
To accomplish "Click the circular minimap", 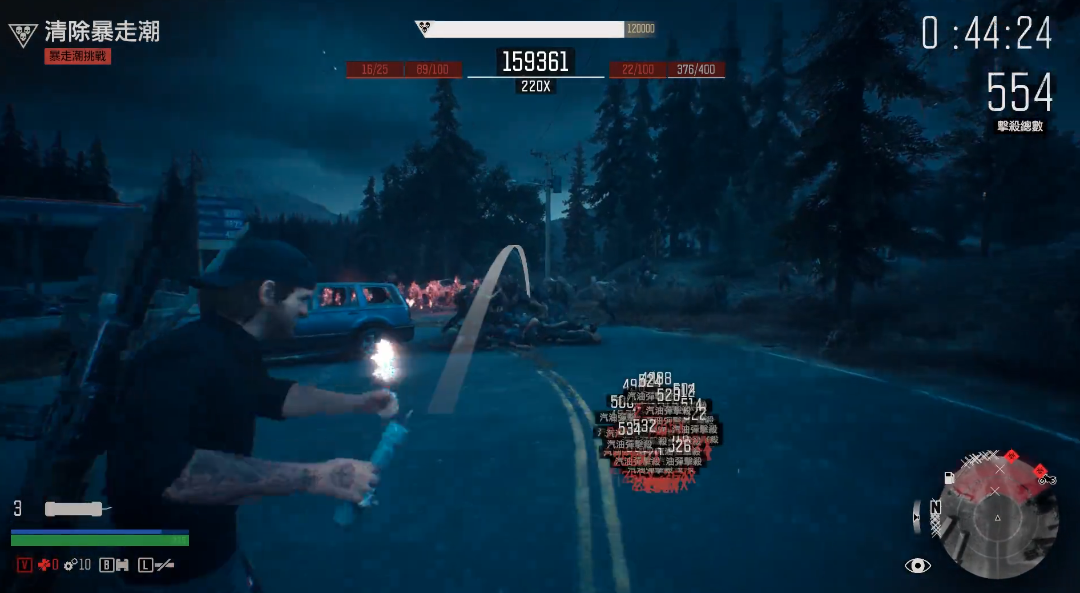I will click(x=997, y=517).
